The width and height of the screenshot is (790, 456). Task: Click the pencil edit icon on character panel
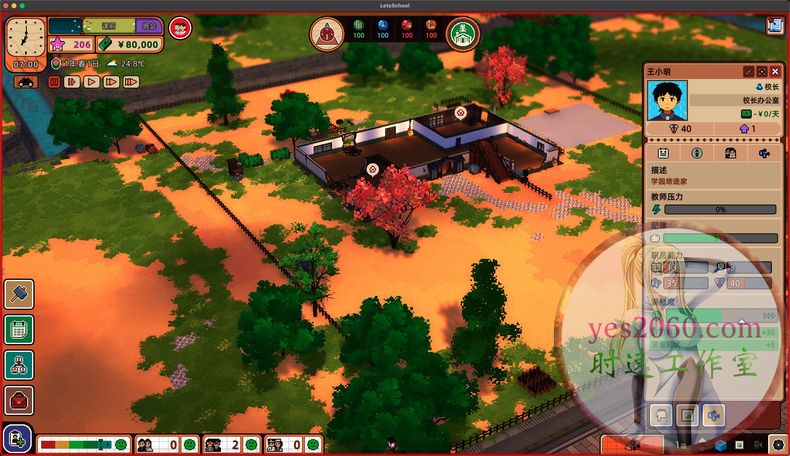[x=748, y=72]
